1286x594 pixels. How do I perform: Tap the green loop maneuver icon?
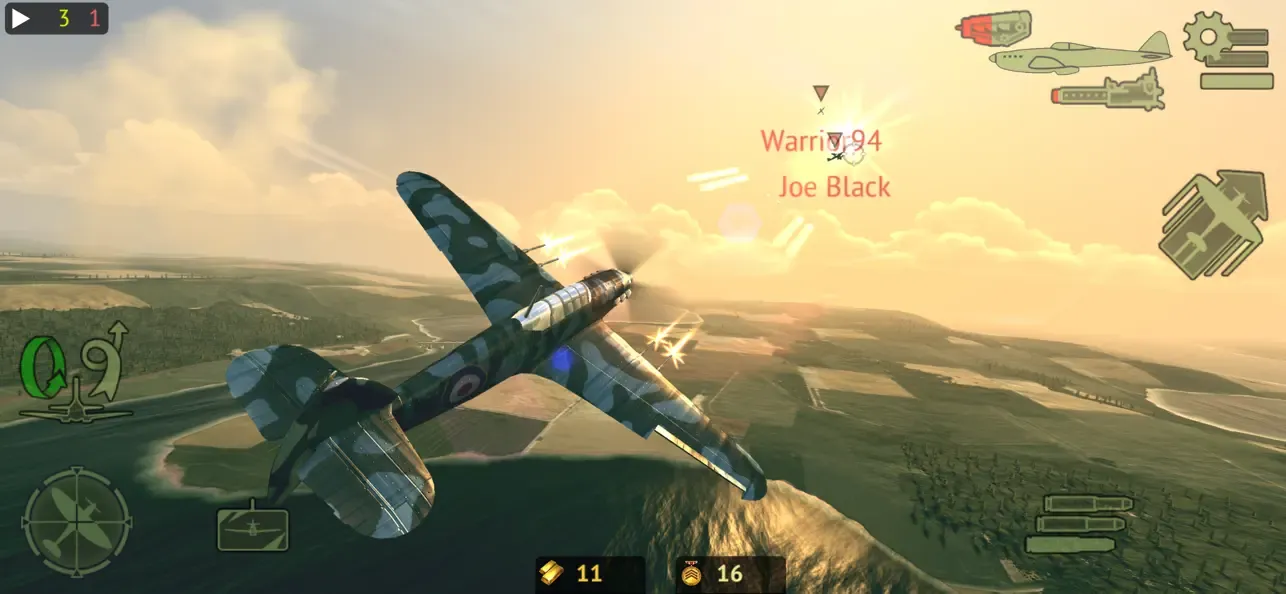(42, 369)
